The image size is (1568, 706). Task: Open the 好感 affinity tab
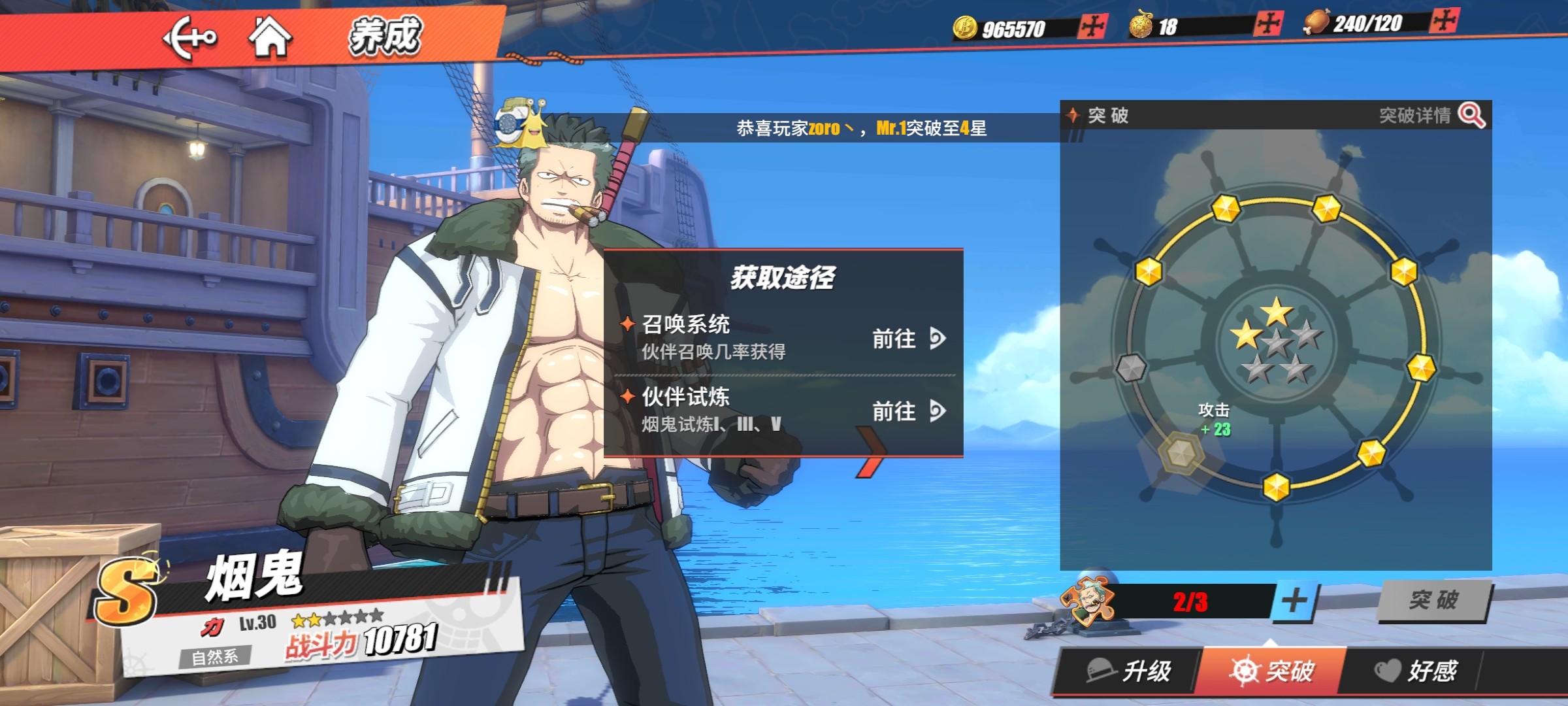tap(1416, 671)
